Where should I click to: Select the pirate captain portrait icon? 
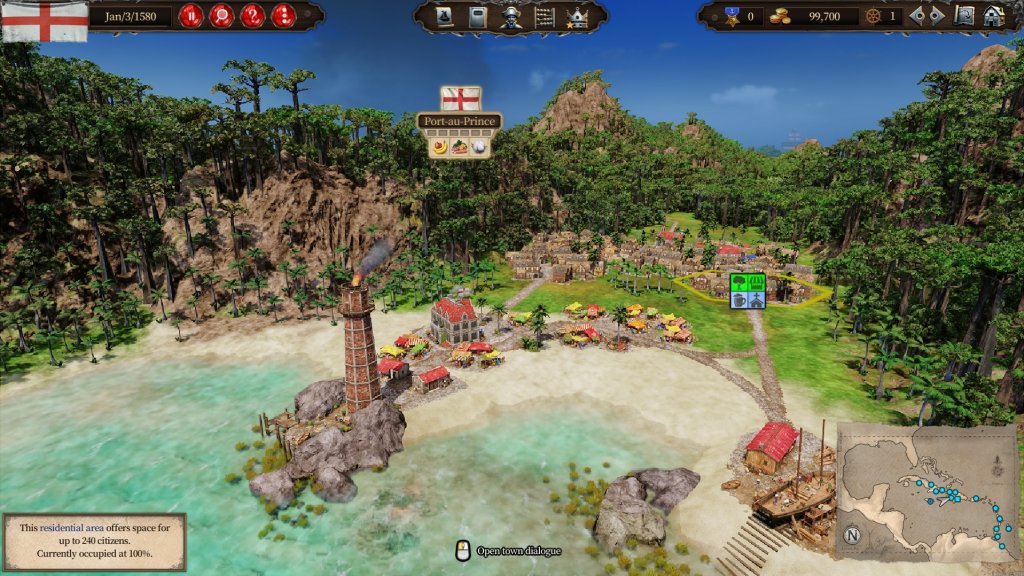511,17
